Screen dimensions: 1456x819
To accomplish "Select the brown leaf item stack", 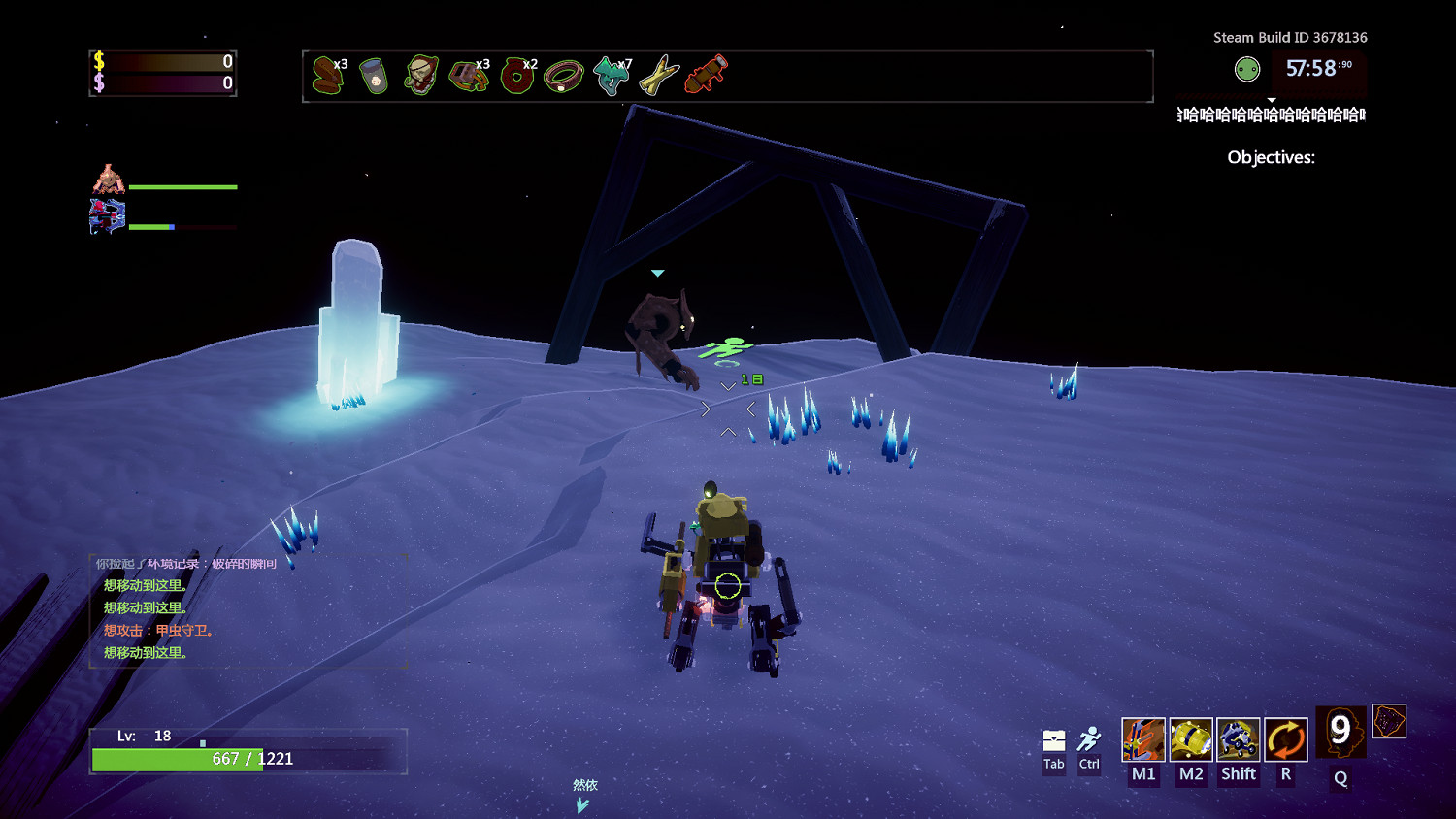I will (328, 75).
